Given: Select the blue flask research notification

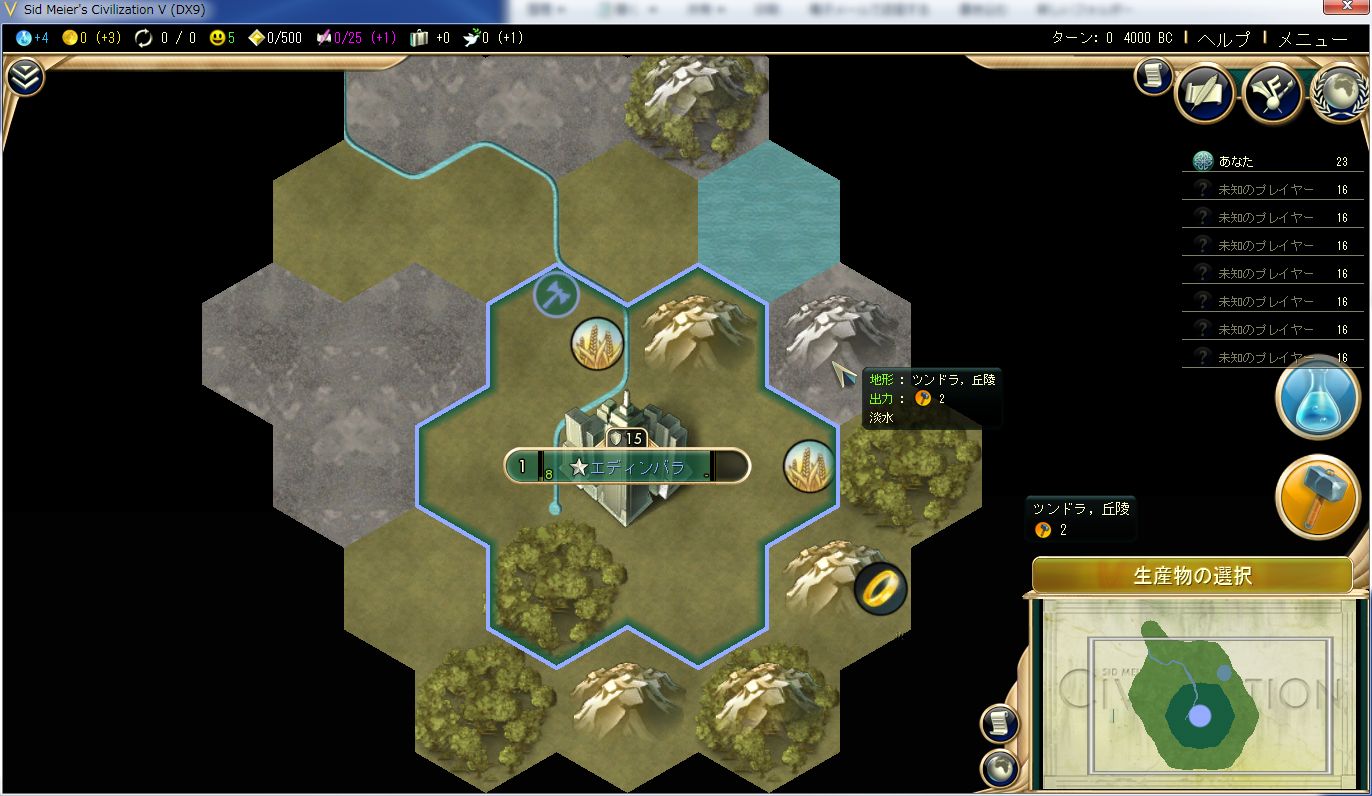Looking at the screenshot, I should coord(1317,398).
